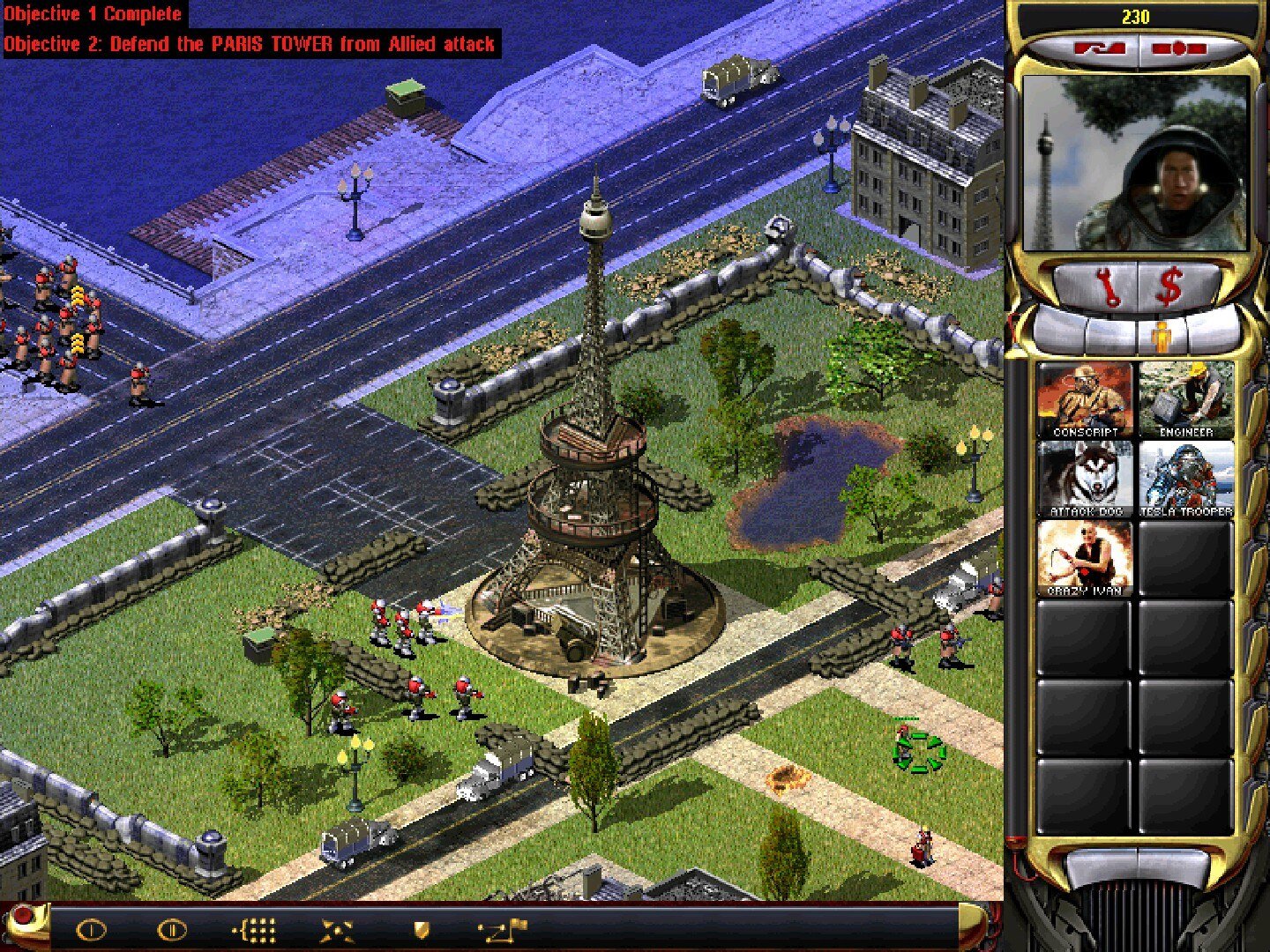Click the dotted grid type-select icon
Image resolution: width=1270 pixels, height=952 pixels.
254,930
